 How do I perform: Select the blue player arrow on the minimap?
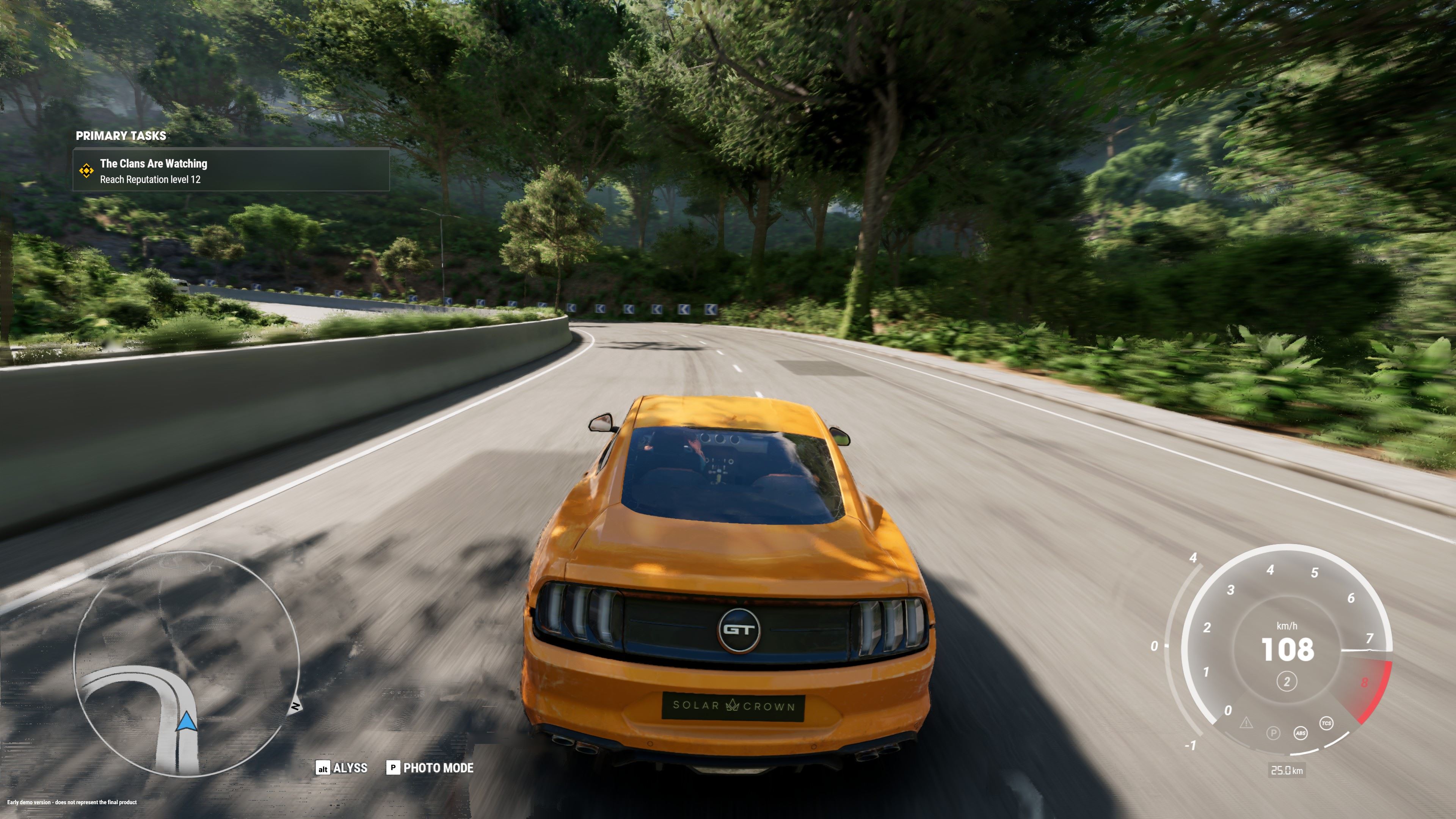tap(187, 722)
